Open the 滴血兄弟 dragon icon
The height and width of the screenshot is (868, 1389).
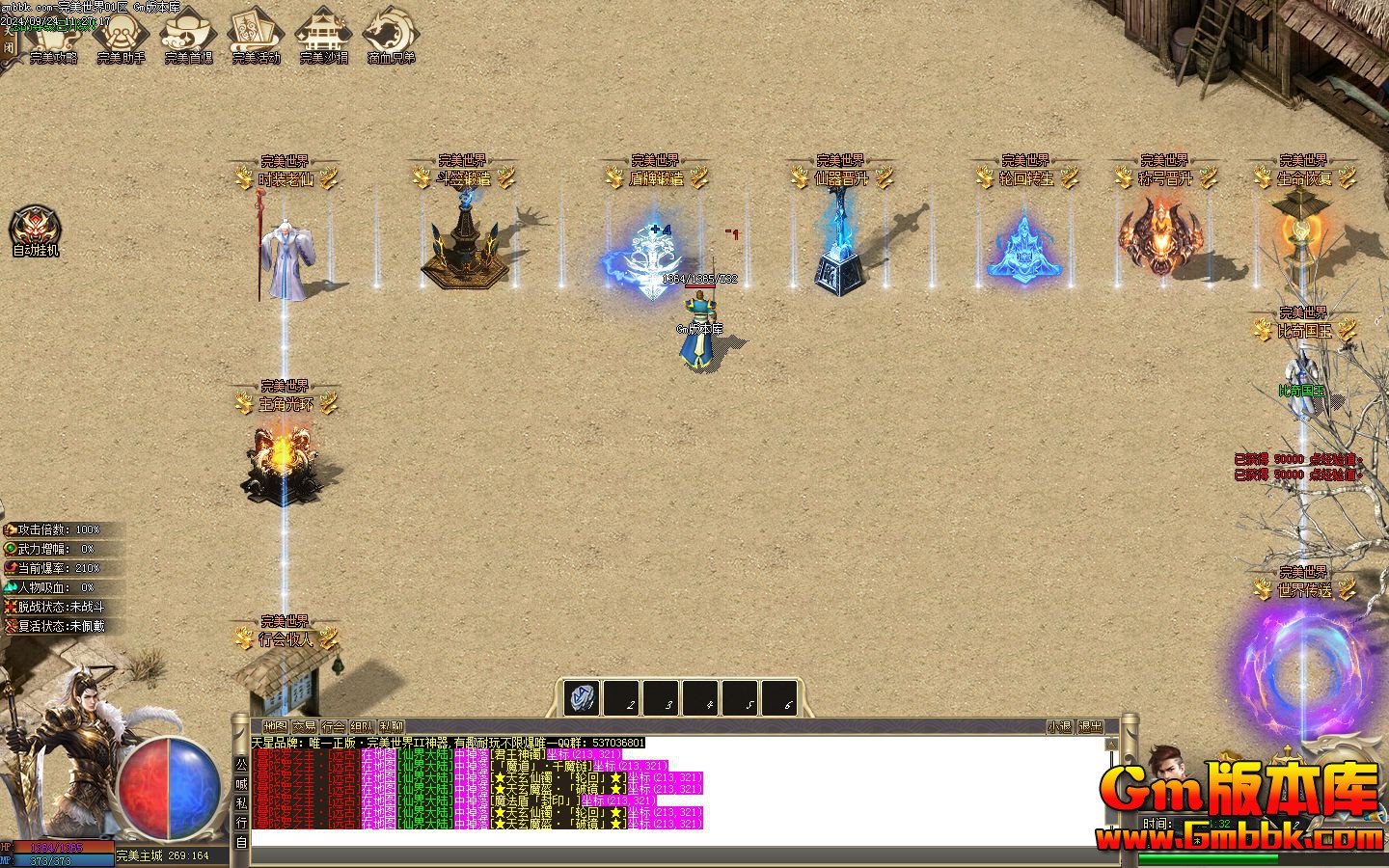(391, 35)
